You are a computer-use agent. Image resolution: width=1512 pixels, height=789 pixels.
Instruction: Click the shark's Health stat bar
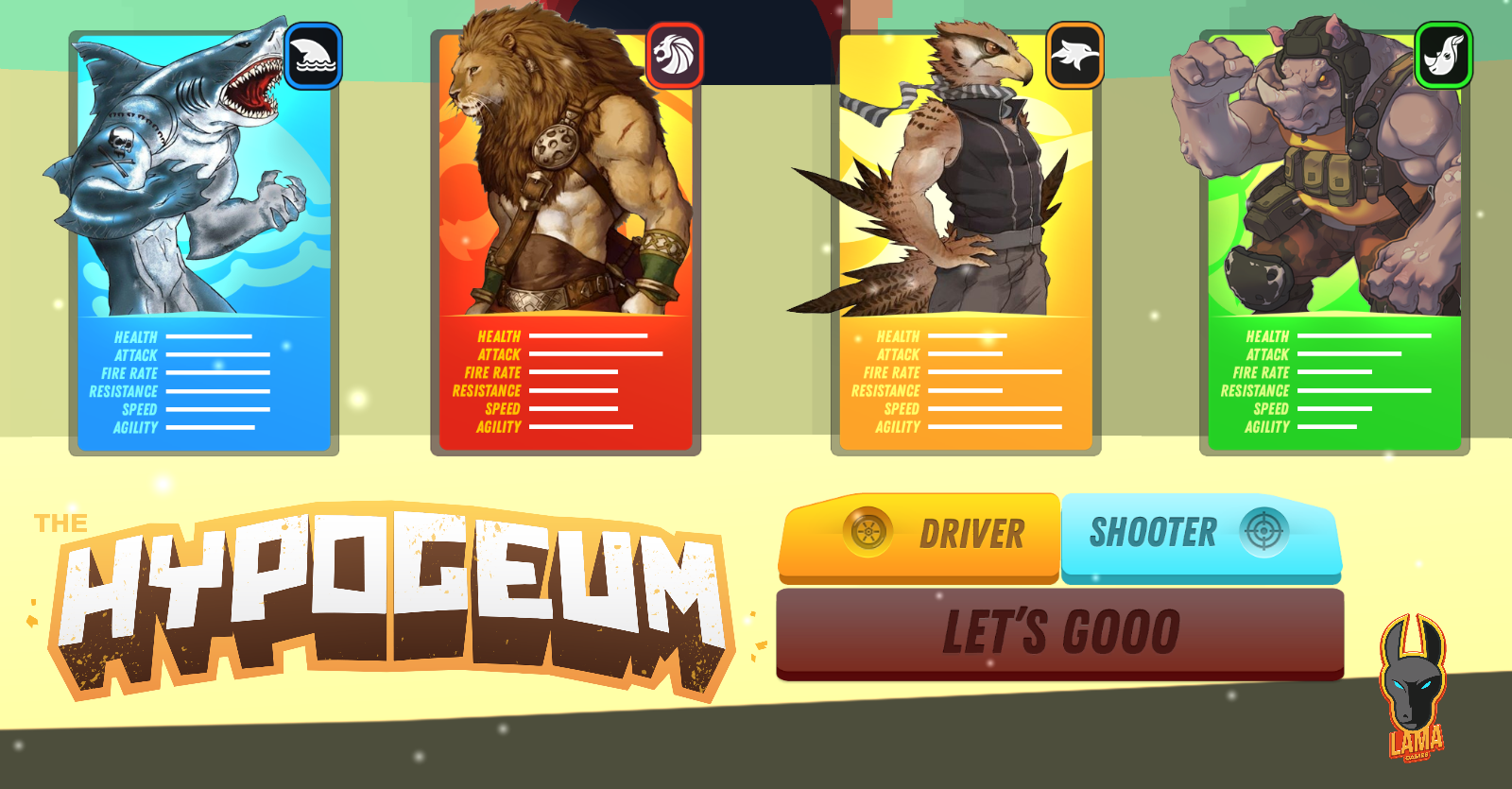coord(208,337)
